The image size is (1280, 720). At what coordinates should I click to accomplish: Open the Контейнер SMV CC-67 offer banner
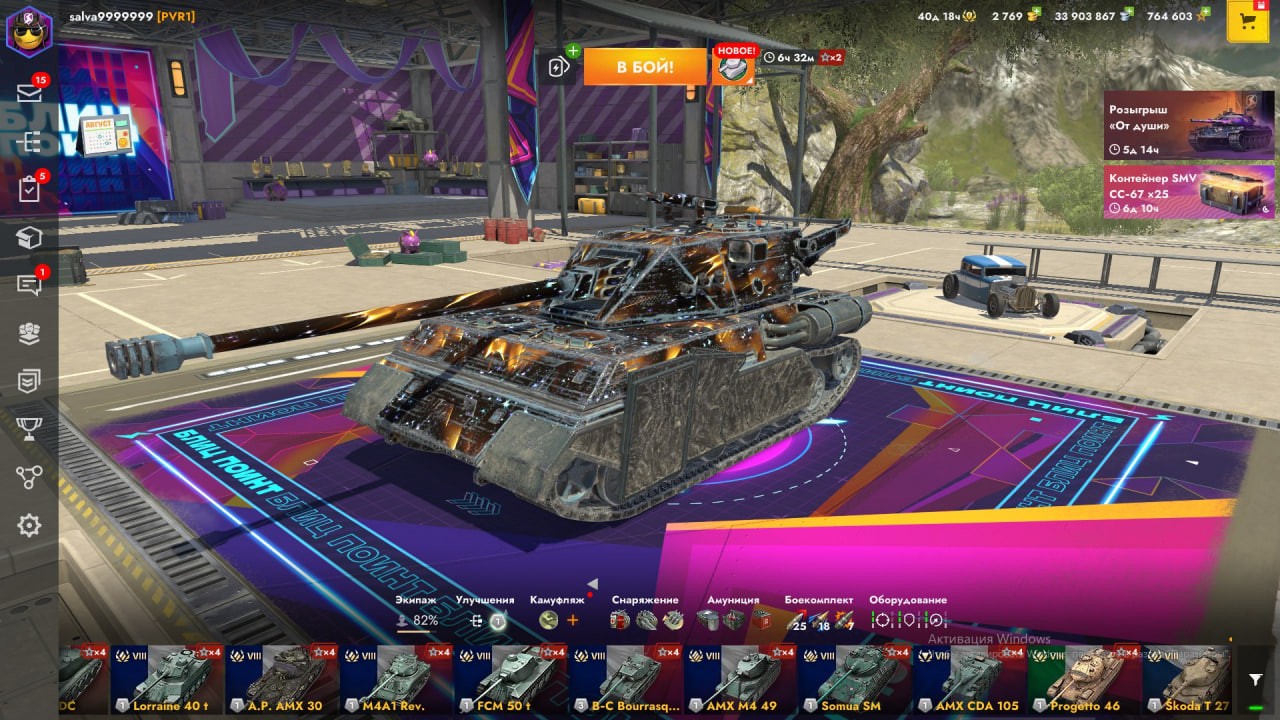tap(1188, 191)
